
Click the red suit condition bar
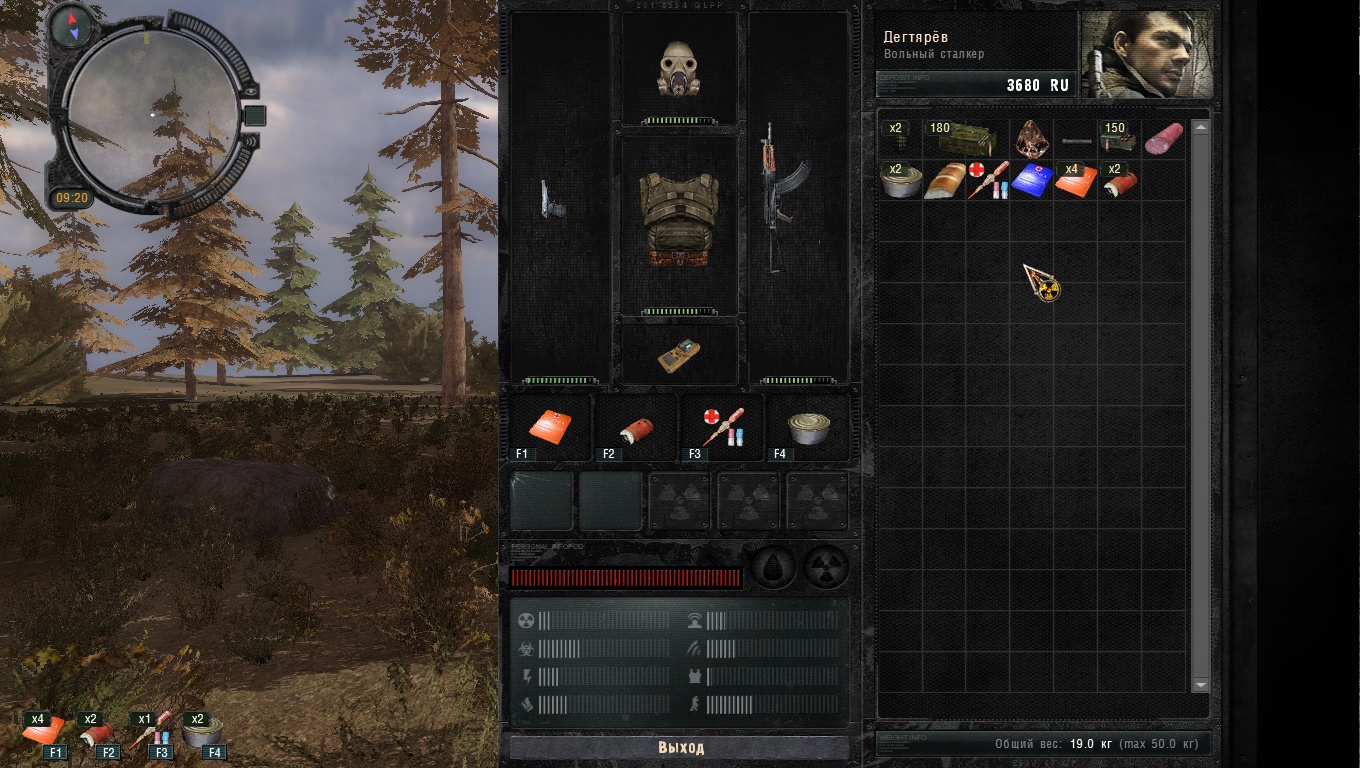625,576
